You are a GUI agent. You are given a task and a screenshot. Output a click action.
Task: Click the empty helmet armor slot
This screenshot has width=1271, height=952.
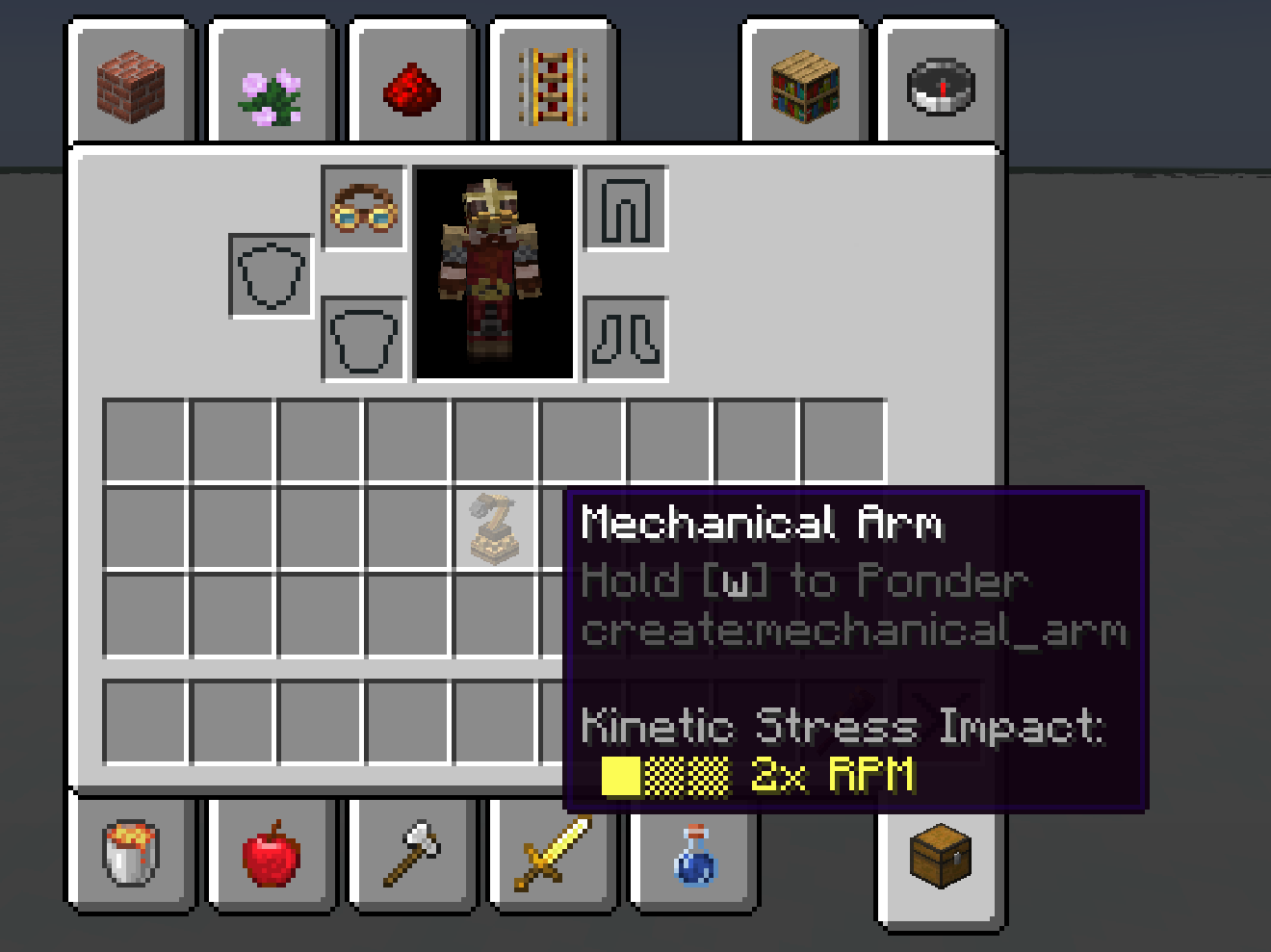pyautogui.click(x=626, y=210)
